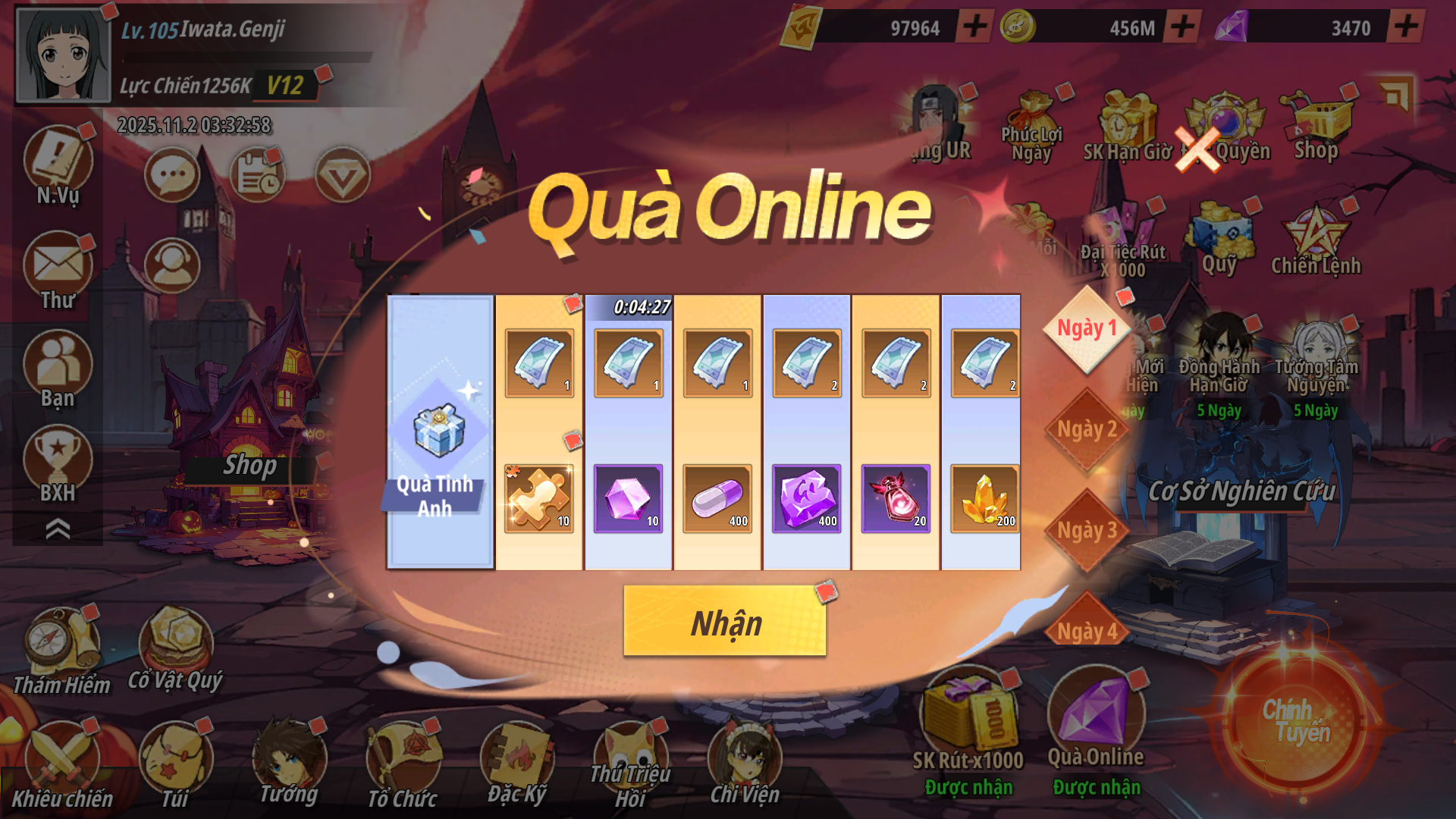Select the Ngày 3 tab
Screen dimensions: 1456x819
click(x=1087, y=530)
